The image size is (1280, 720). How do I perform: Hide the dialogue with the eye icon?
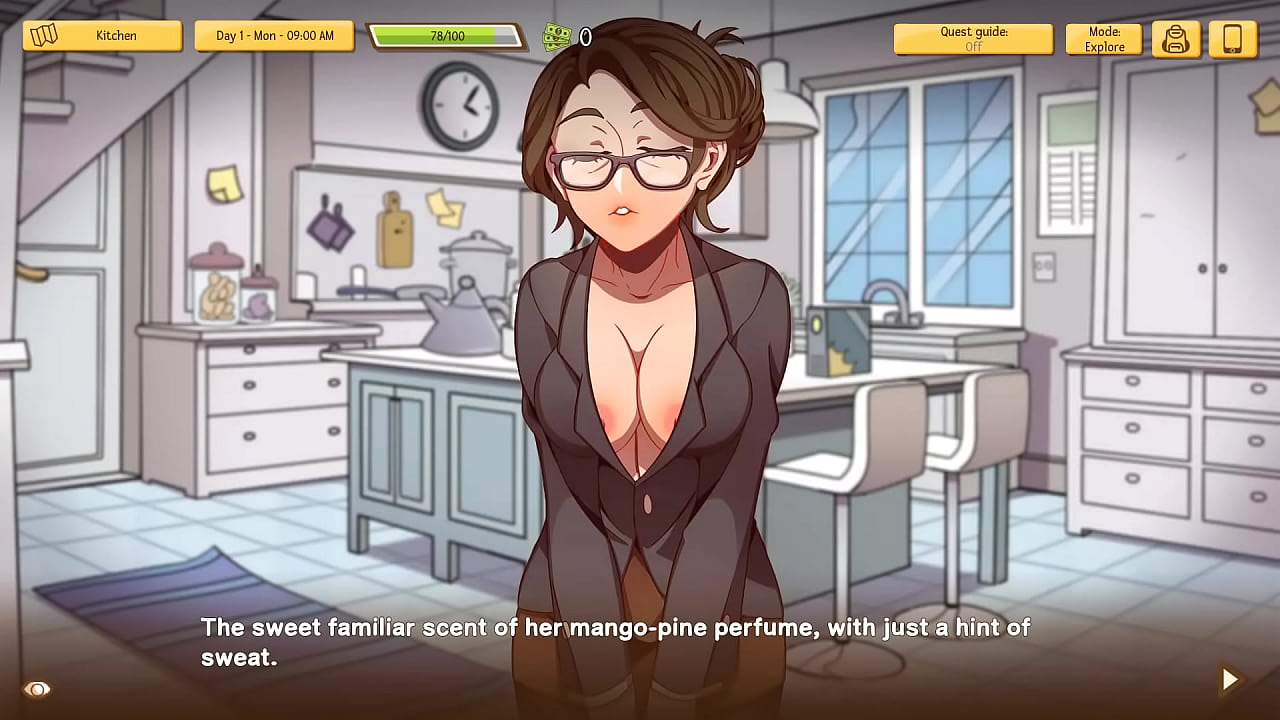point(37,689)
